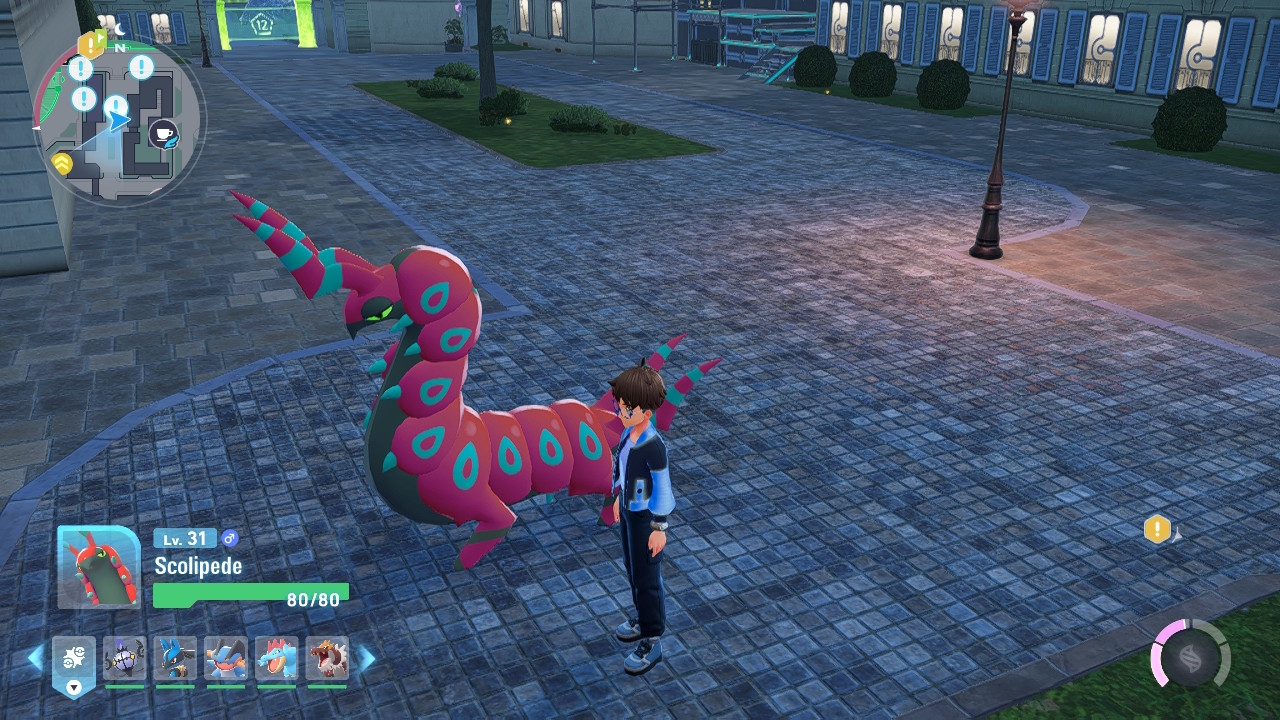1280x720 pixels.
Task: Select Swampert from the party bar
Action: 226,659
